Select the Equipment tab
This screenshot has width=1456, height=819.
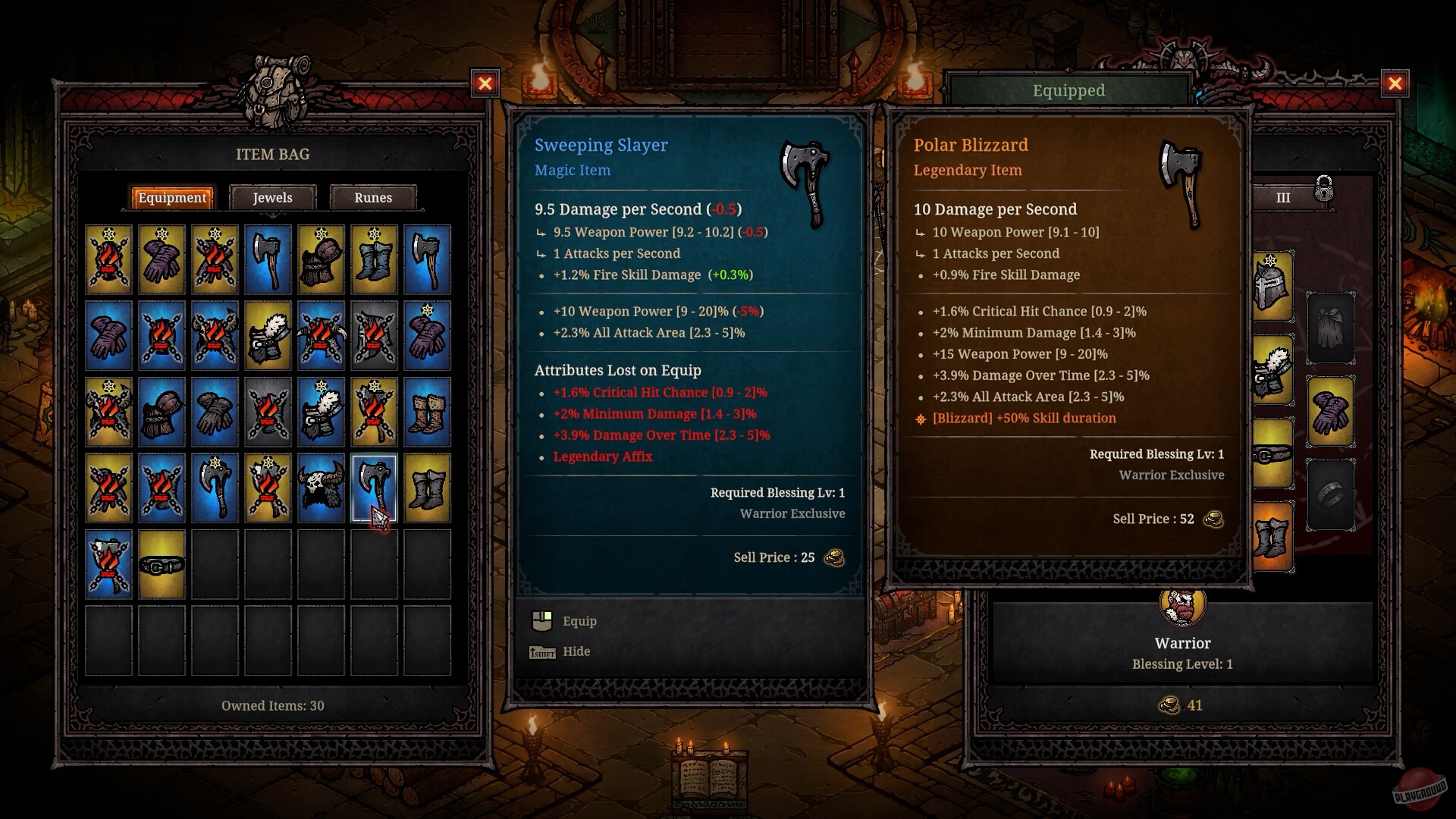(172, 197)
